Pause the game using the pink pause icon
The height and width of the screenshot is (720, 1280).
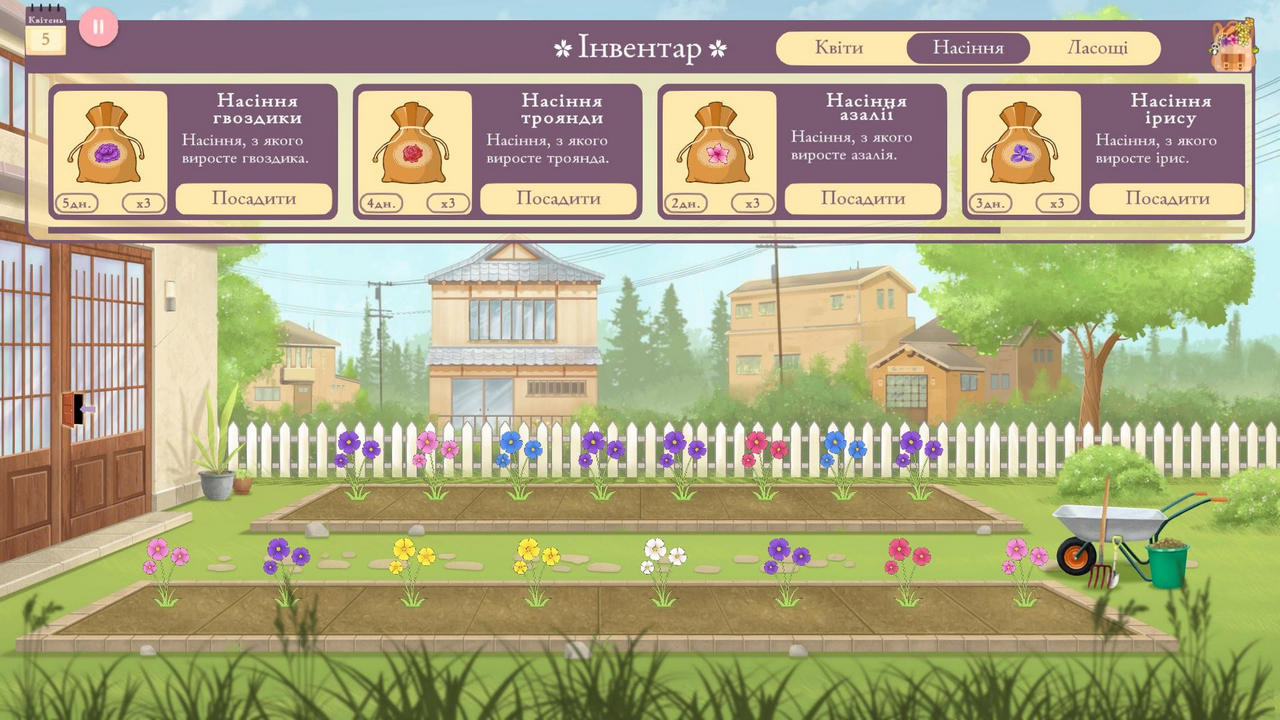97,27
